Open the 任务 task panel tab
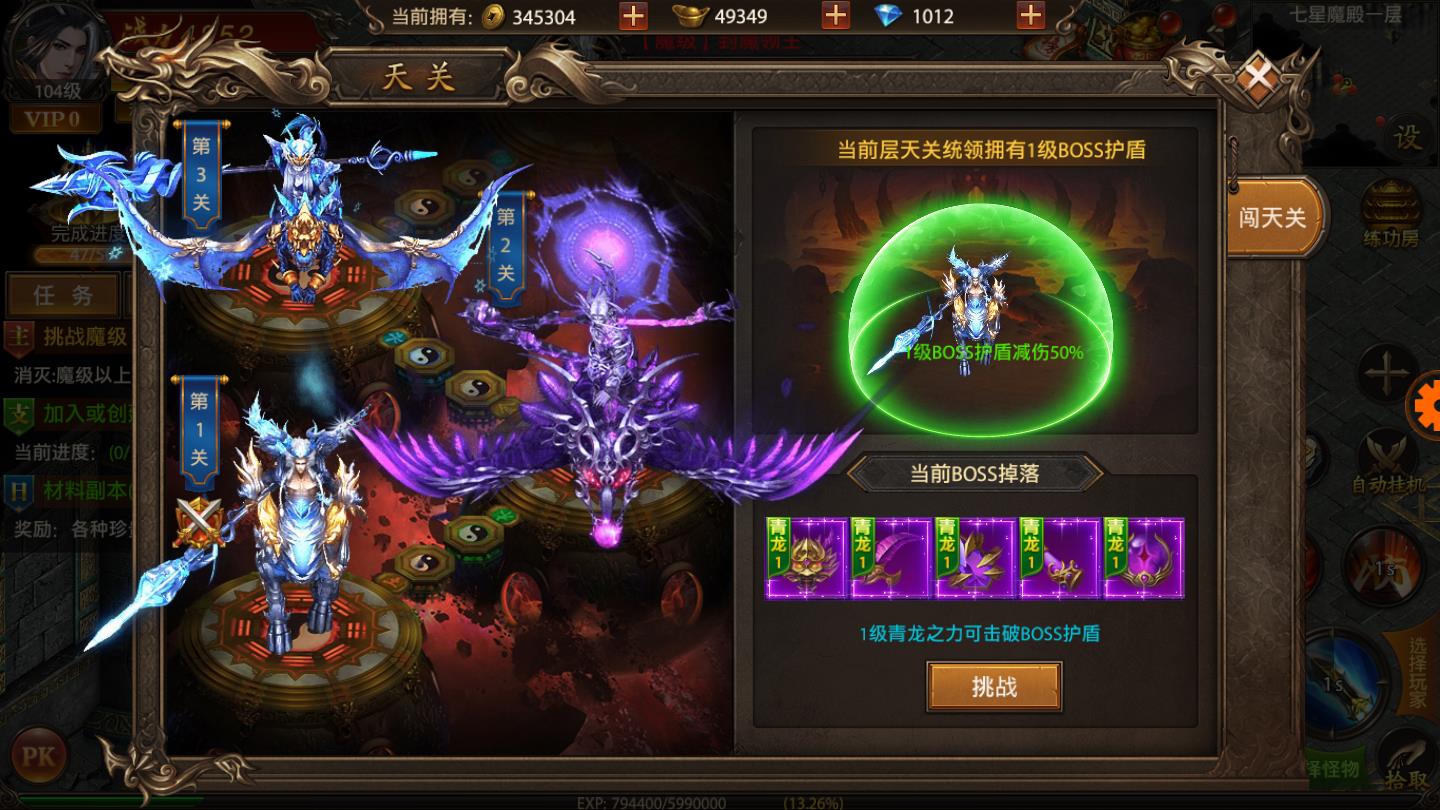The image size is (1440, 810). tap(63, 295)
